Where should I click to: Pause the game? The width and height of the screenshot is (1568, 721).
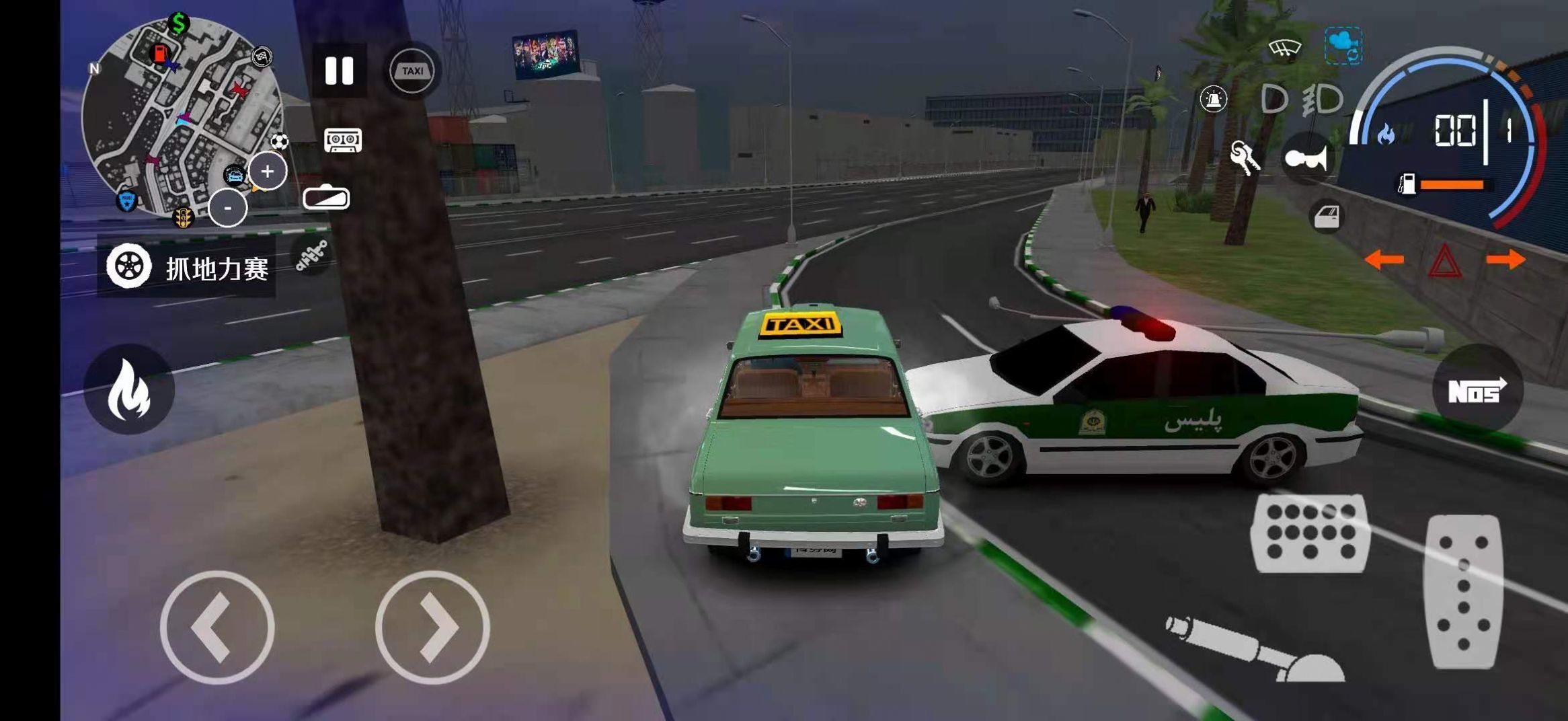340,71
